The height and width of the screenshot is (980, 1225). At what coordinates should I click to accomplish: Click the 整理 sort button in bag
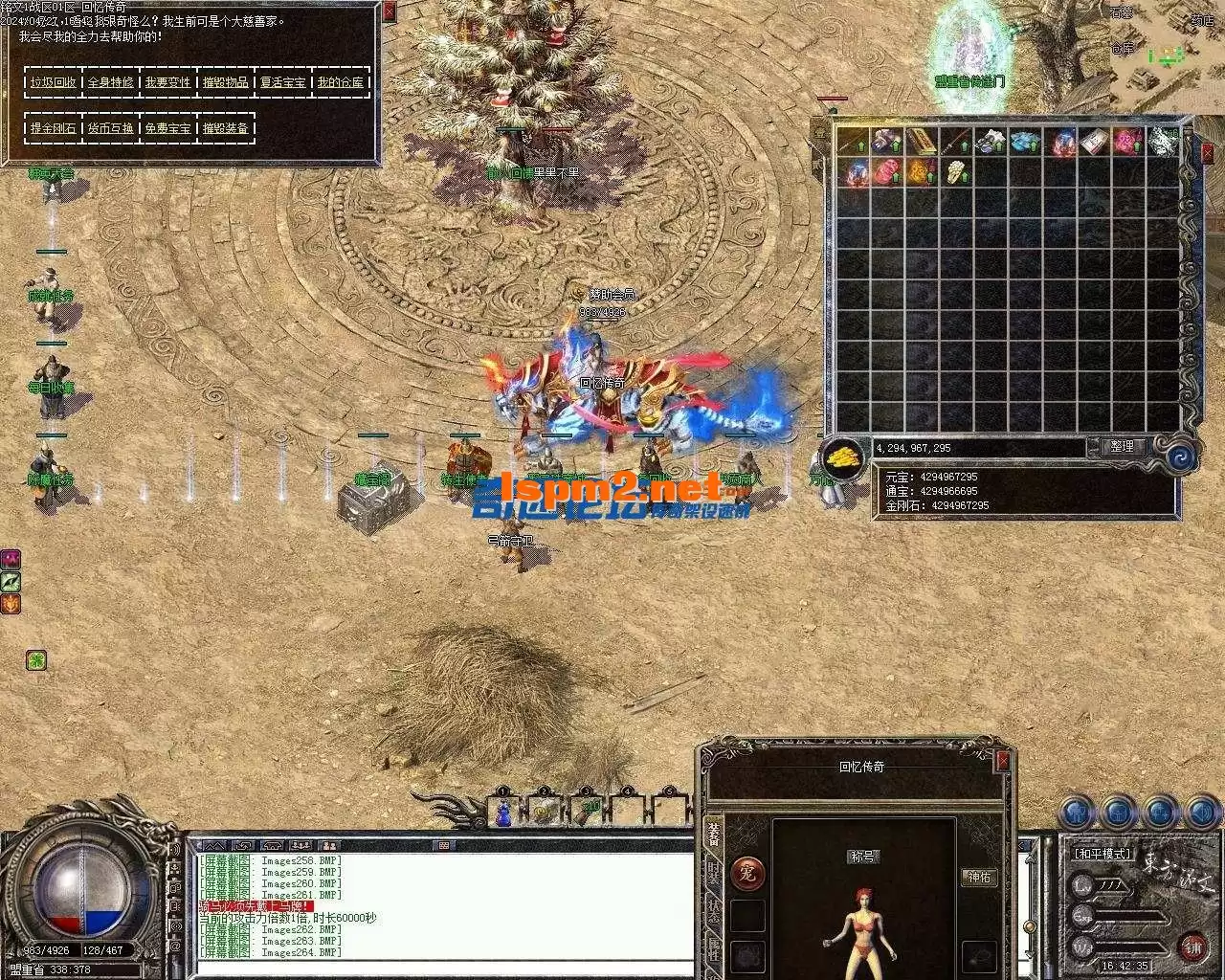coord(1122,447)
